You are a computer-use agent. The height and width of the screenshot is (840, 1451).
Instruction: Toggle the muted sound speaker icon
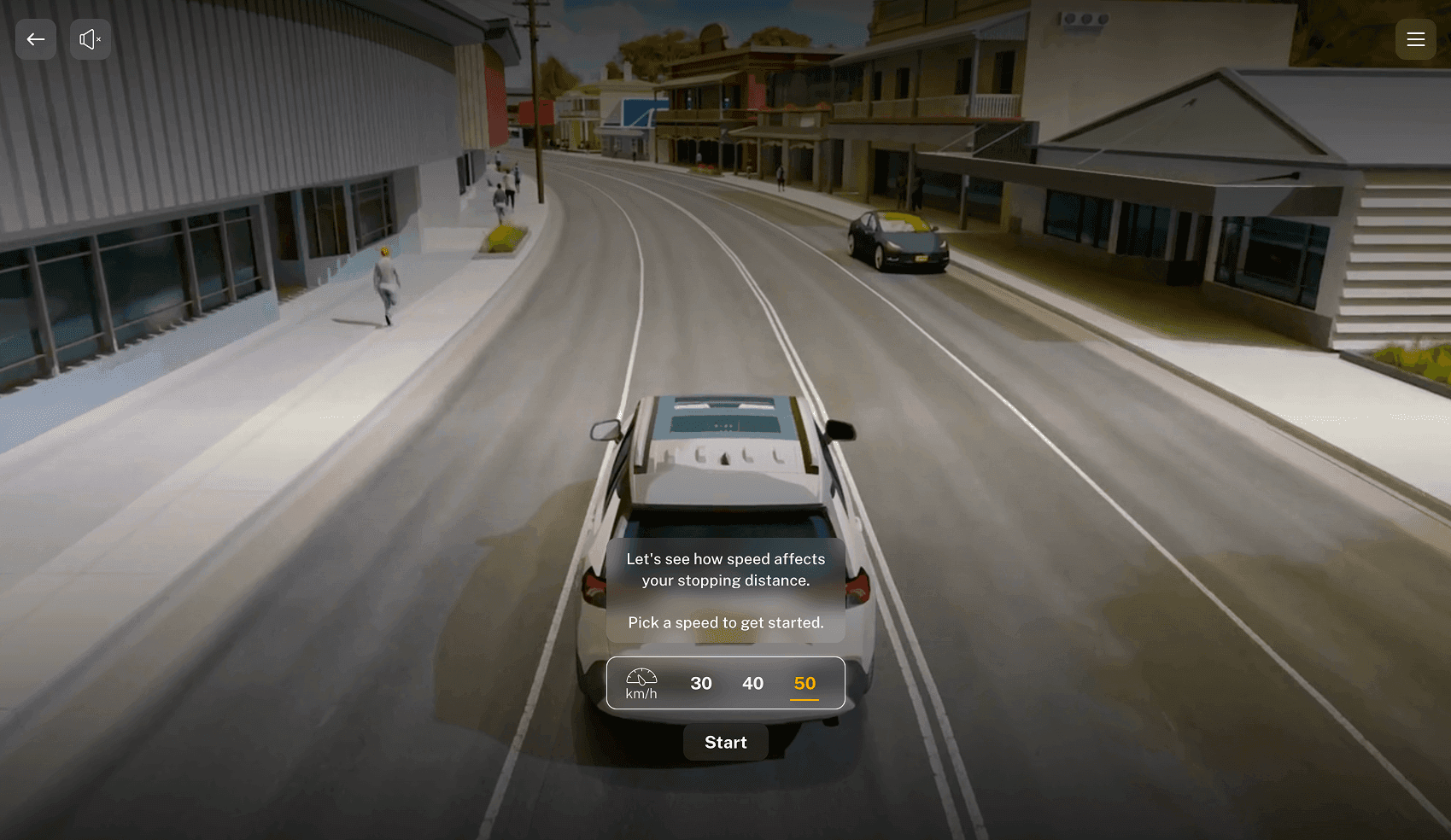pyautogui.click(x=91, y=39)
